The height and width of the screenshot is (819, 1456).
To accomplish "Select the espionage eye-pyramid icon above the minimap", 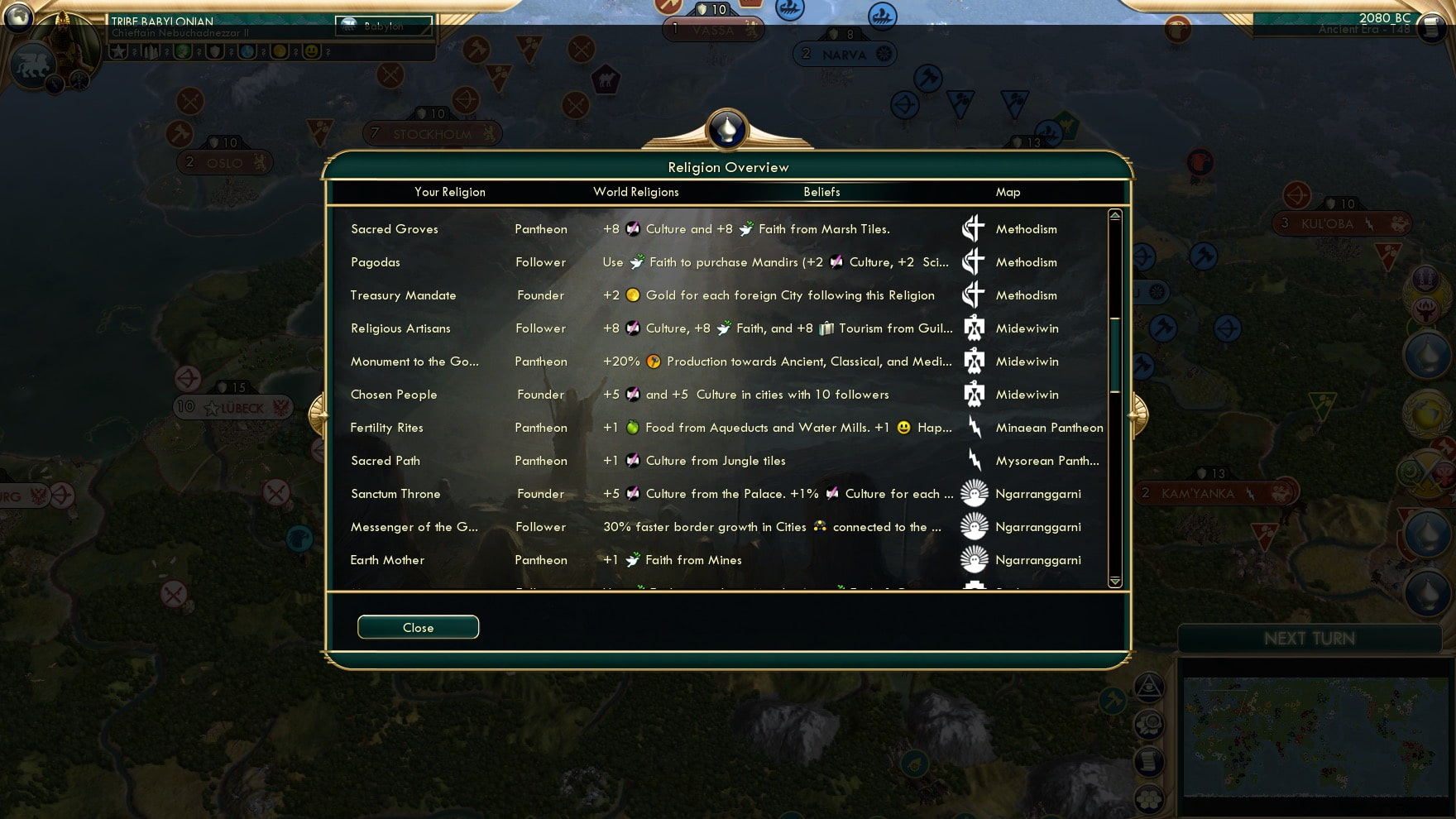I will click(x=1149, y=687).
